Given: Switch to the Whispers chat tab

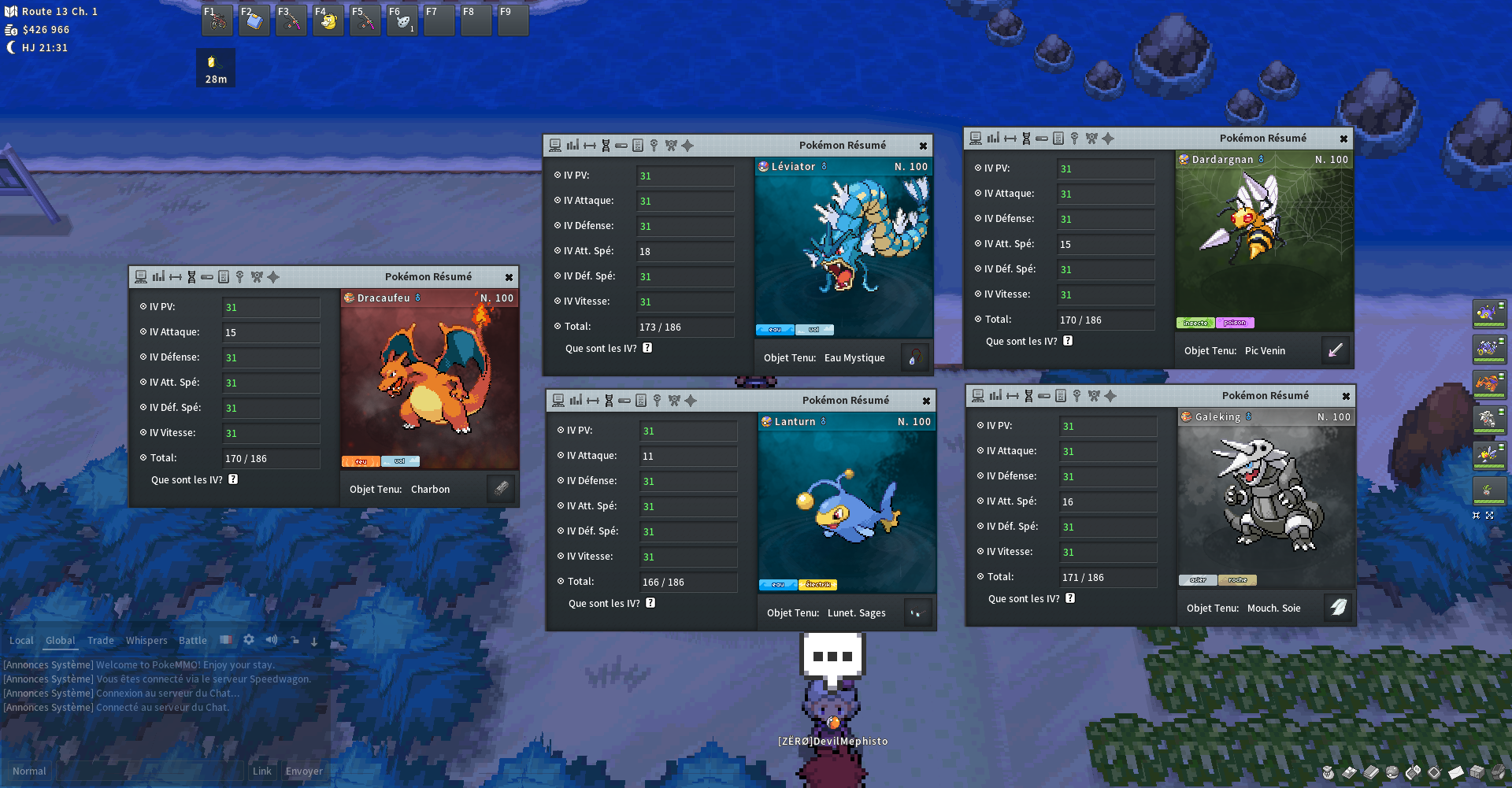Looking at the screenshot, I should pyautogui.click(x=146, y=640).
